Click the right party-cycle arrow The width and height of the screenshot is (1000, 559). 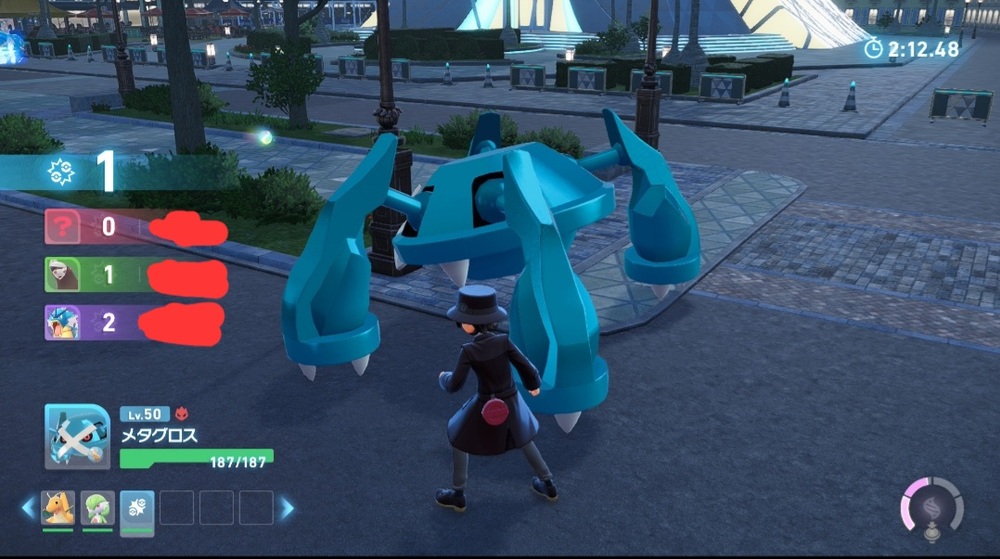pyautogui.click(x=287, y=508)
